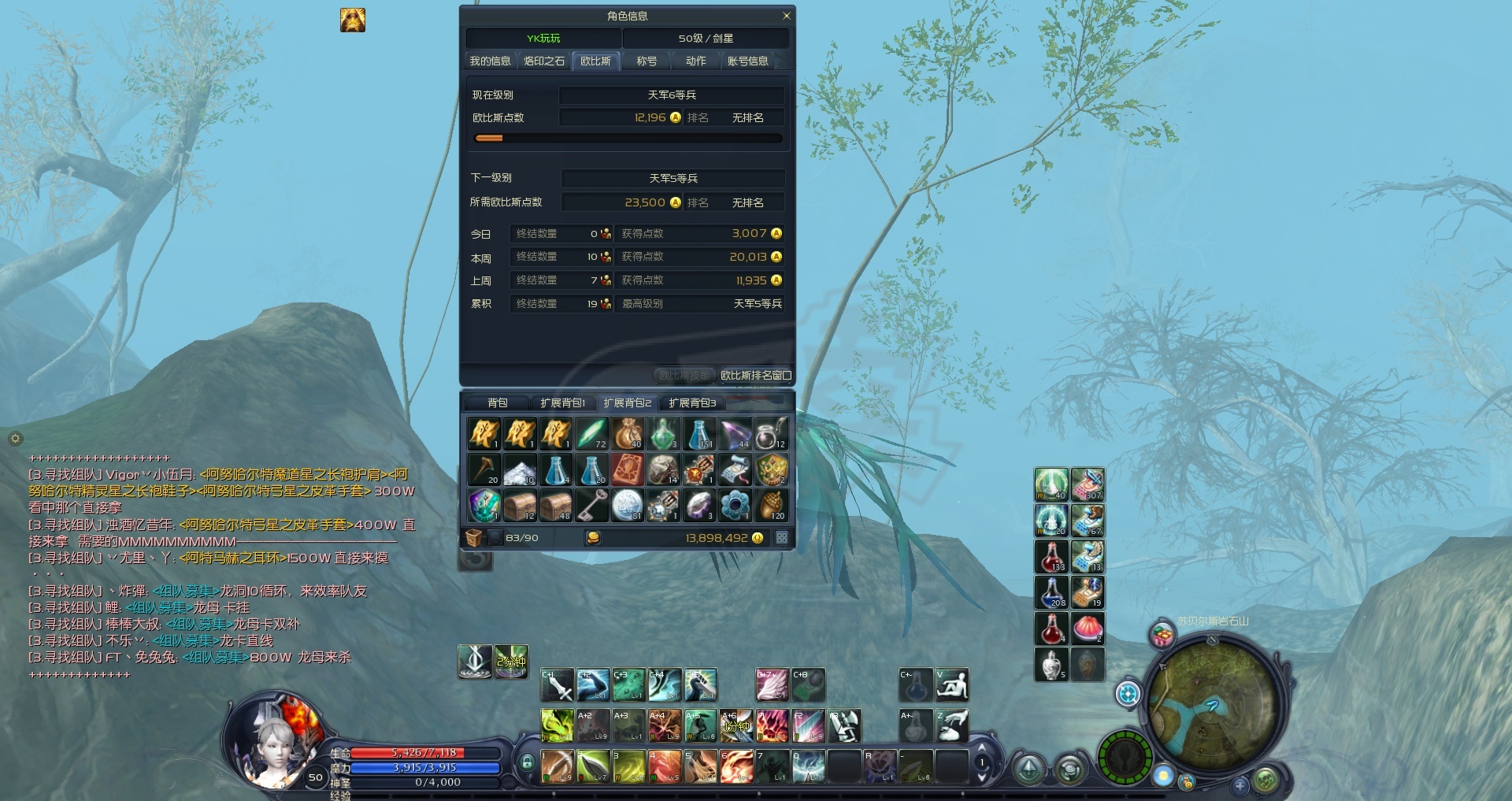Switch to the 背包 main bag tab

pyautogui.click(x=498, y=403)
